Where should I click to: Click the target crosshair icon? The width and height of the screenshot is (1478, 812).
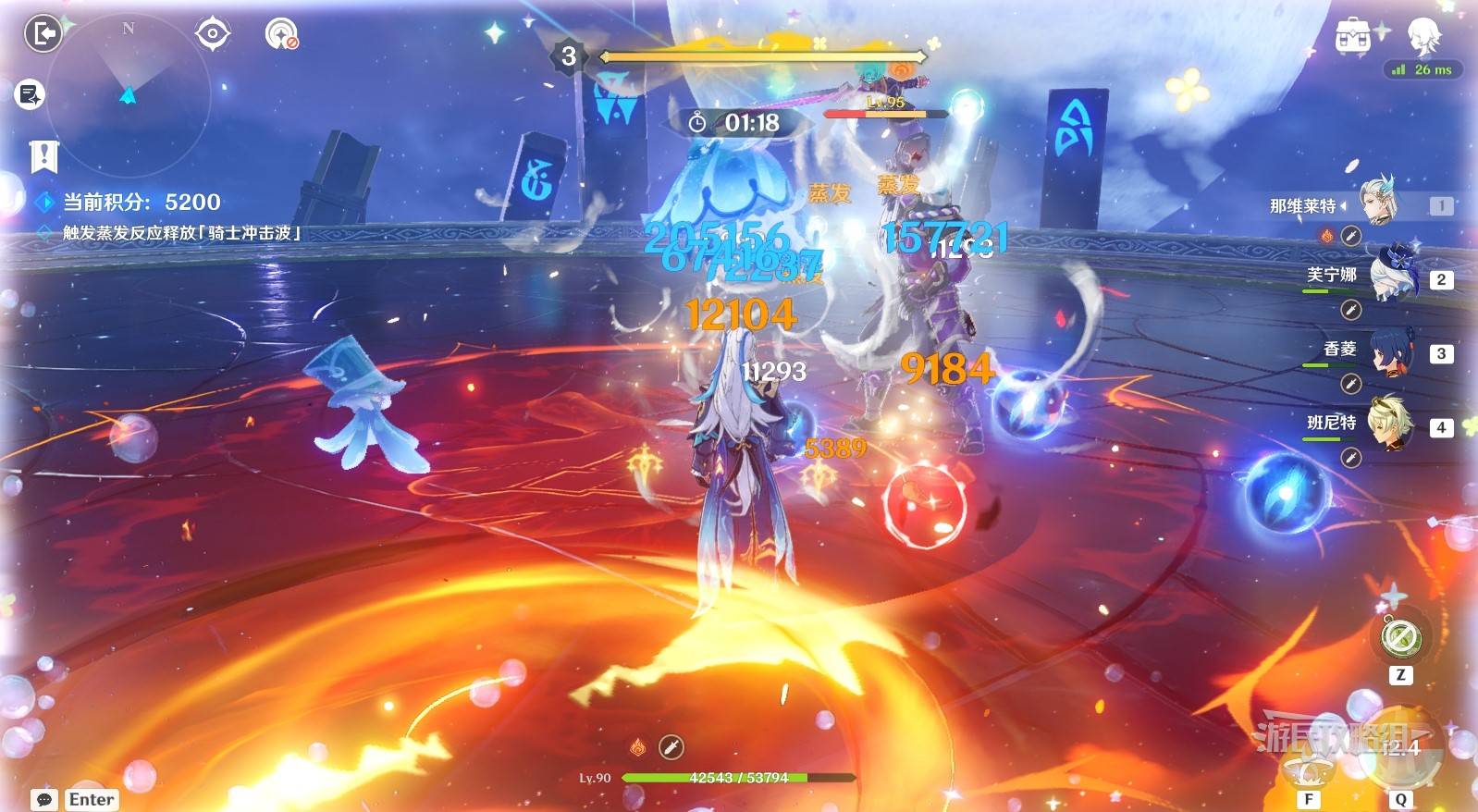[x=212, y=34]
